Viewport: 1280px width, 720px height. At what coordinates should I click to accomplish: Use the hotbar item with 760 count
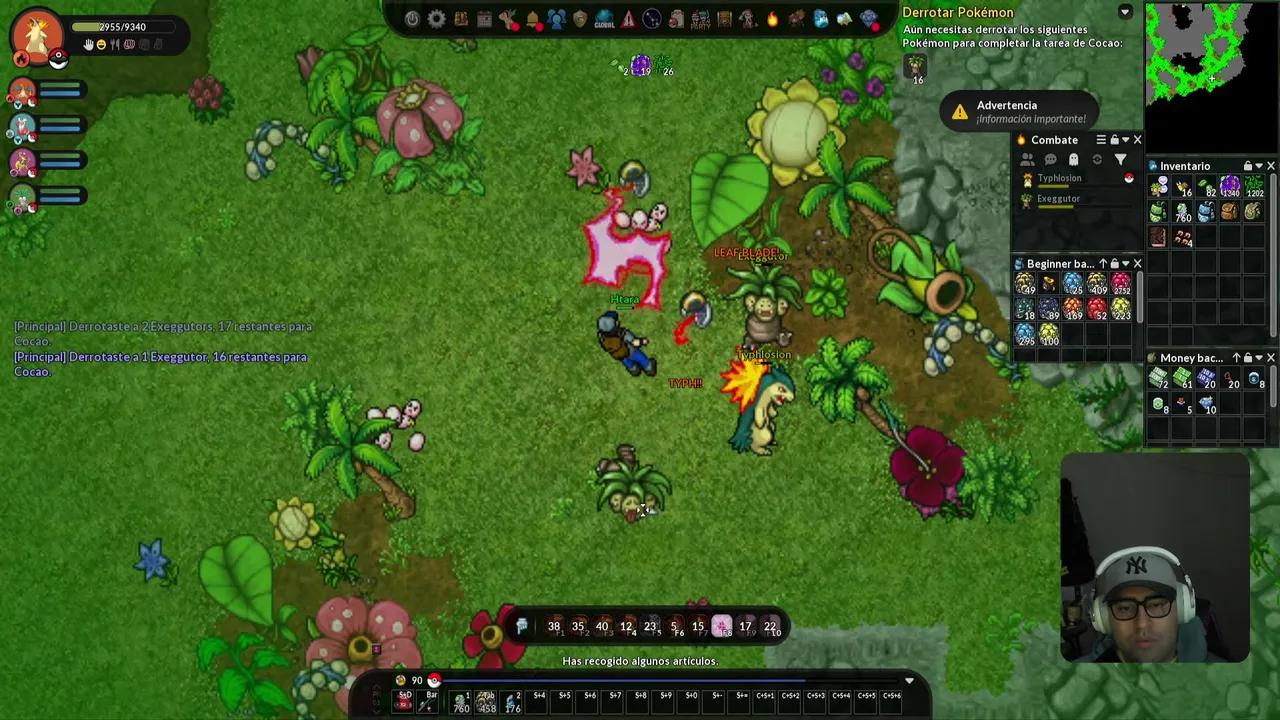pos(461,702)
